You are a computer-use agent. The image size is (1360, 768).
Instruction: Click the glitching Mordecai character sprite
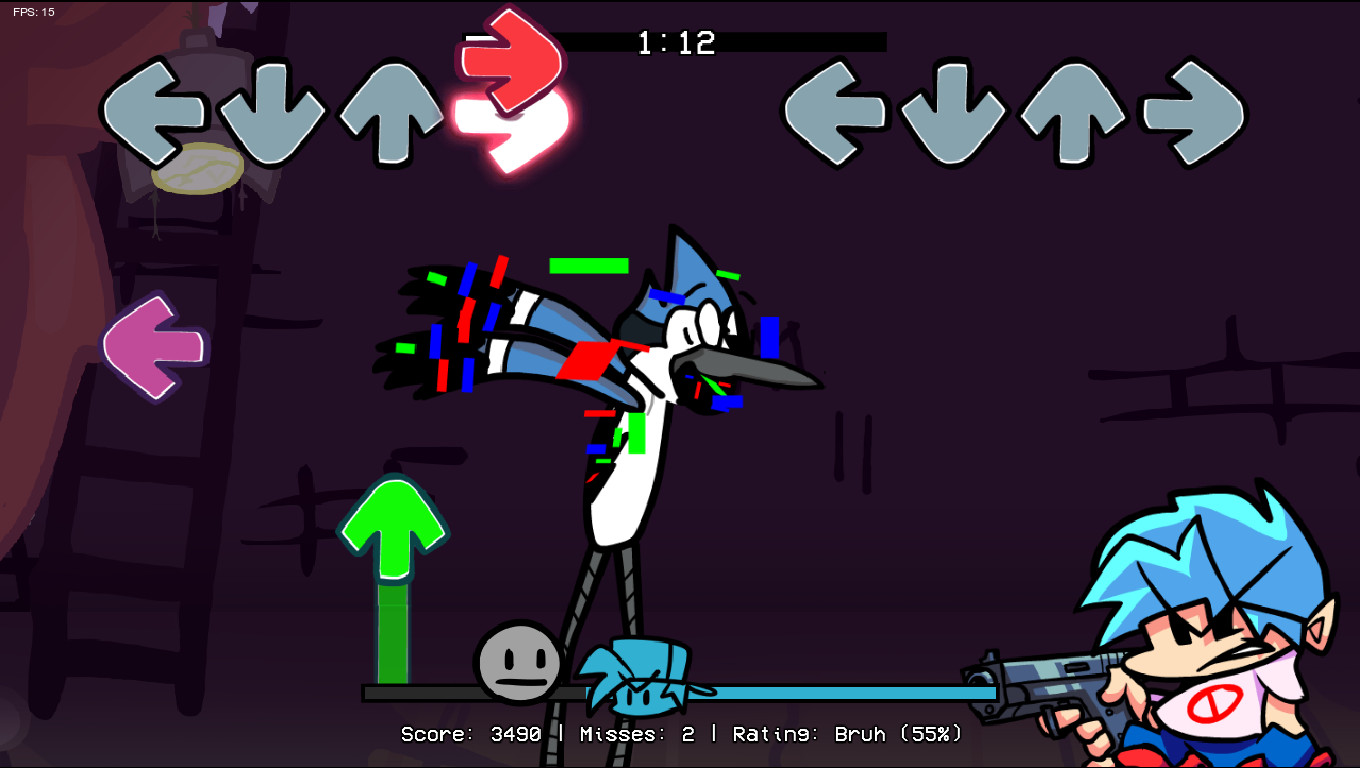click(620, 380)
